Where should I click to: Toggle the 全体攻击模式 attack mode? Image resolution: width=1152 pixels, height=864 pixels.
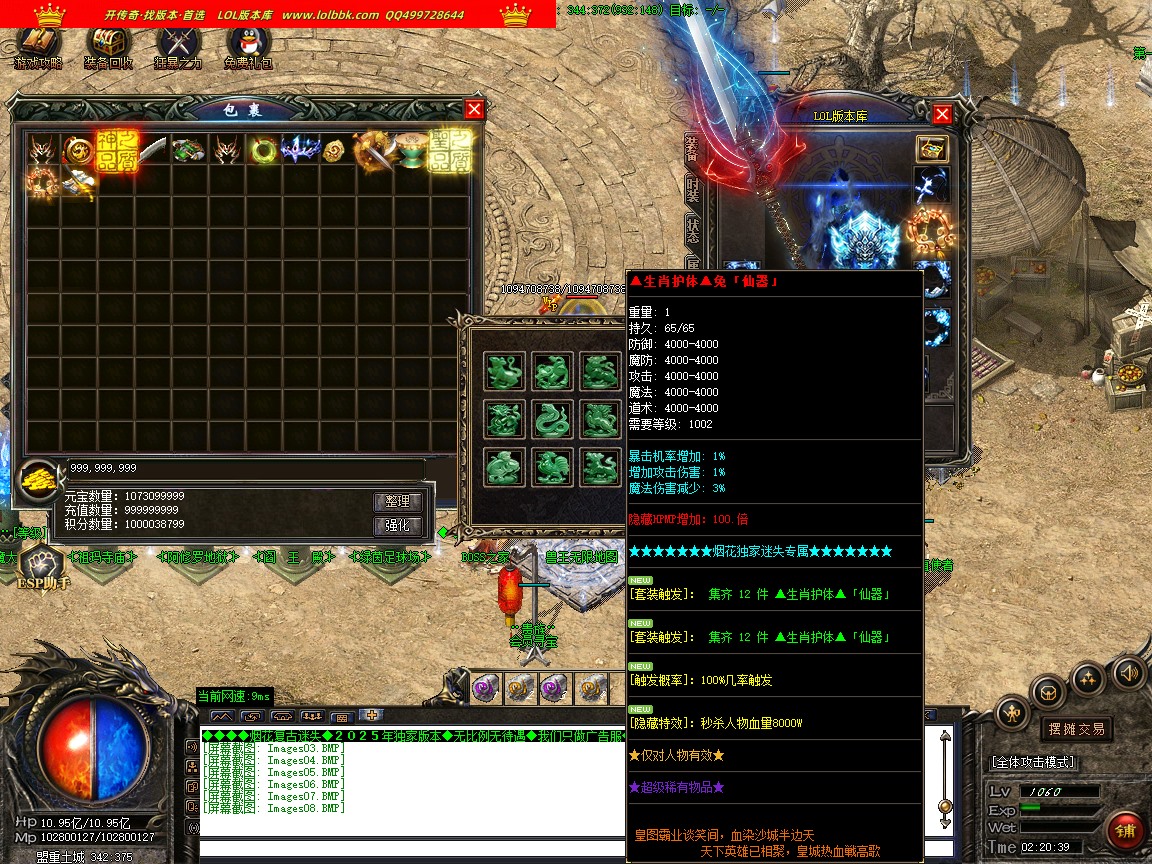pos(1034,762)
